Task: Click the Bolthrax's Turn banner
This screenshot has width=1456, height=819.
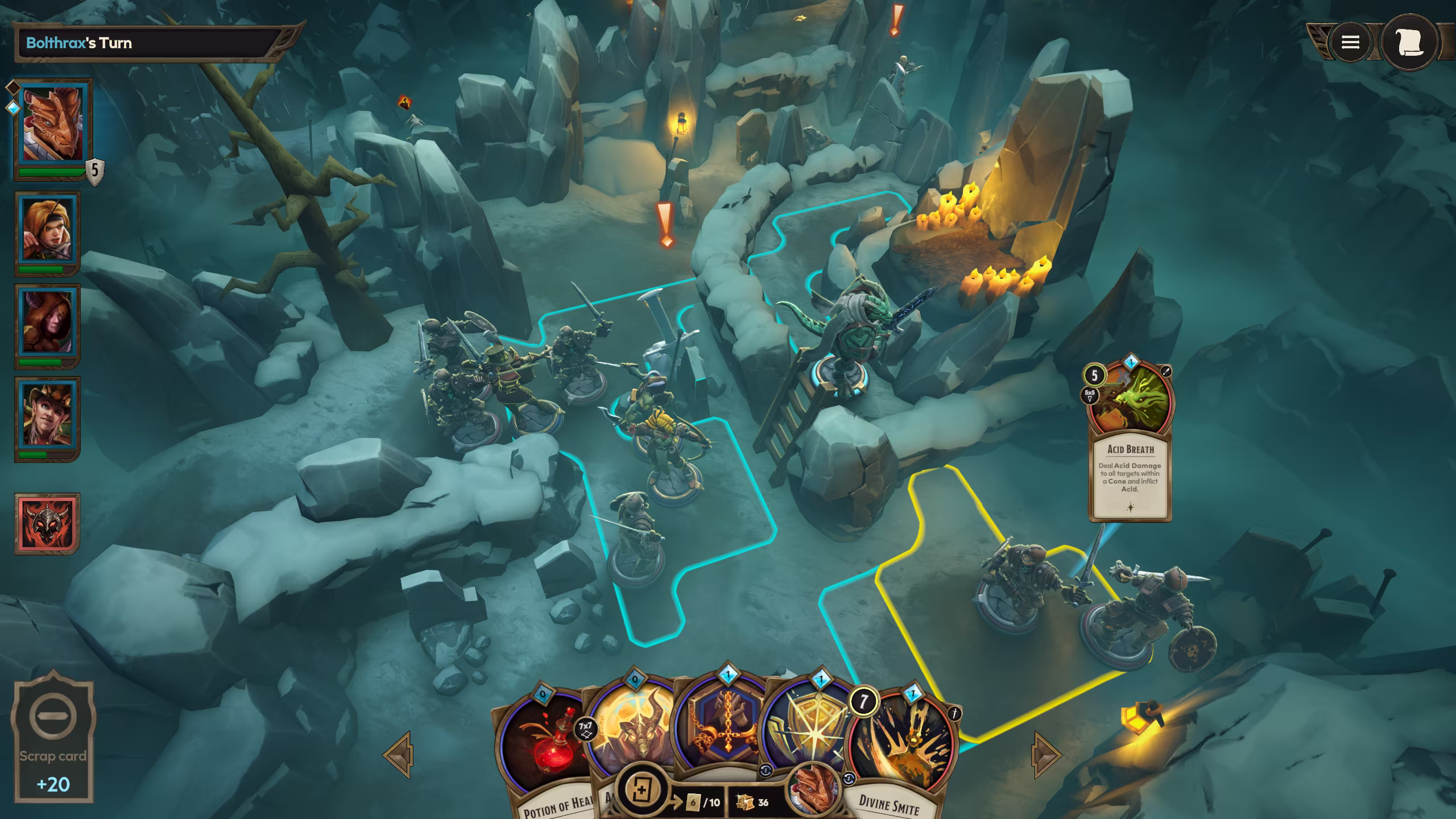Action: [x=142, y=42]
